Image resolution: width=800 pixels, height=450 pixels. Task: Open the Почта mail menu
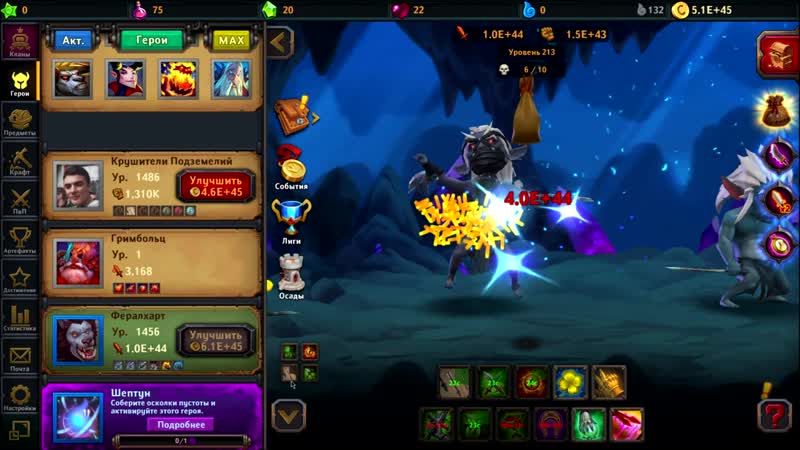pos(19,358)
